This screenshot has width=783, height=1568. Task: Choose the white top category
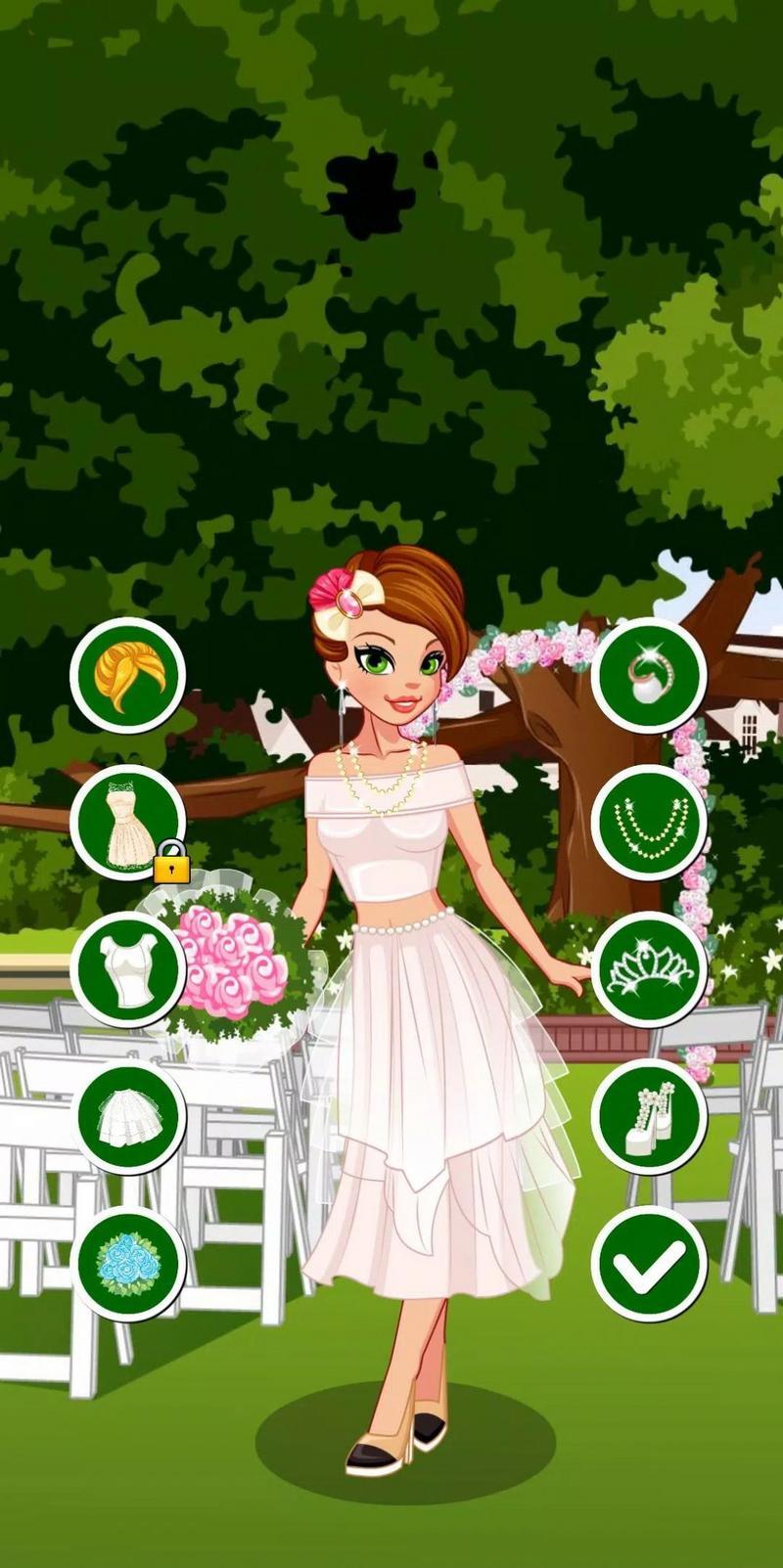[127, 968]
